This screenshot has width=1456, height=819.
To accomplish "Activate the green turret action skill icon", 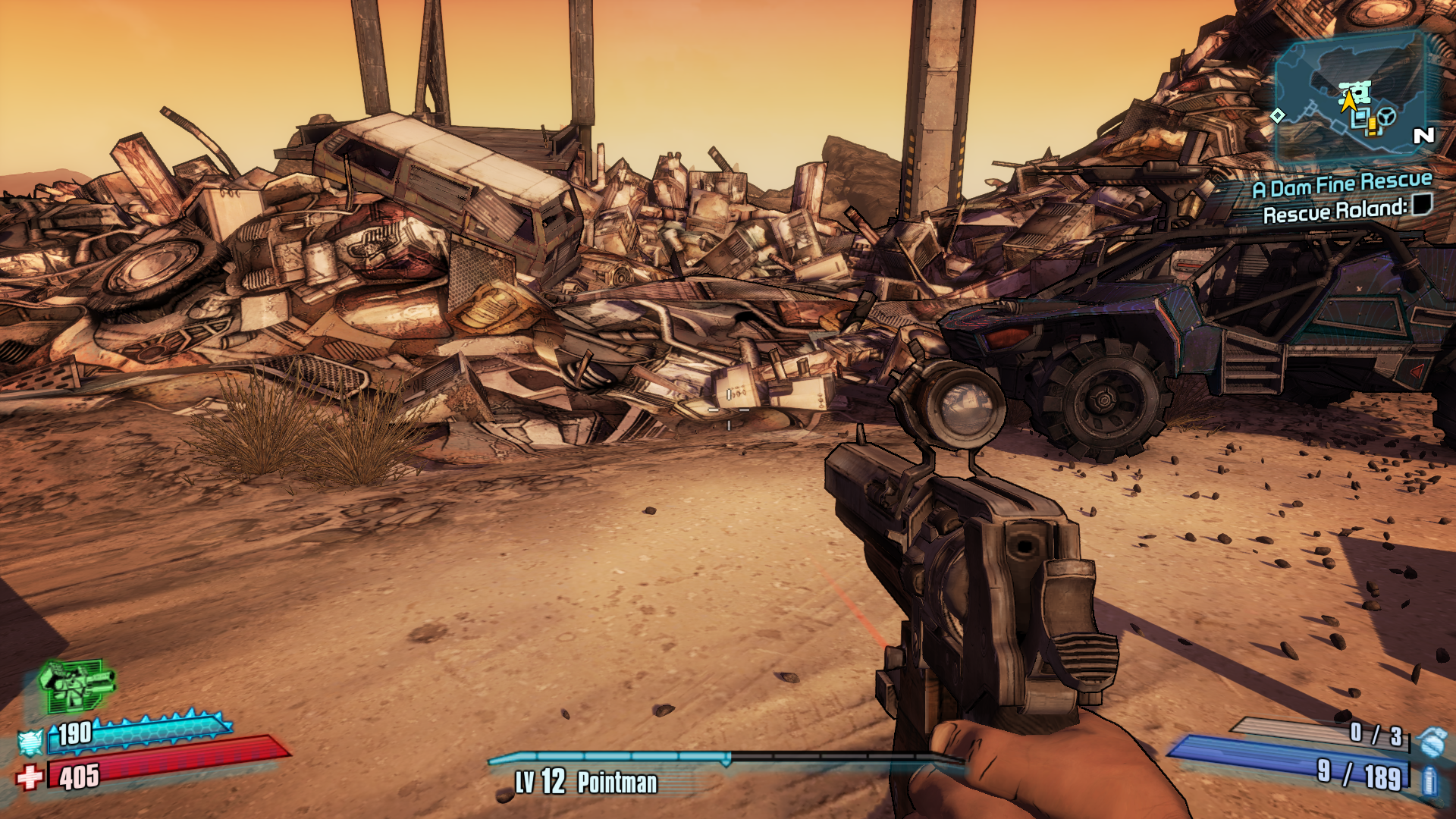I will pos(76,685).
